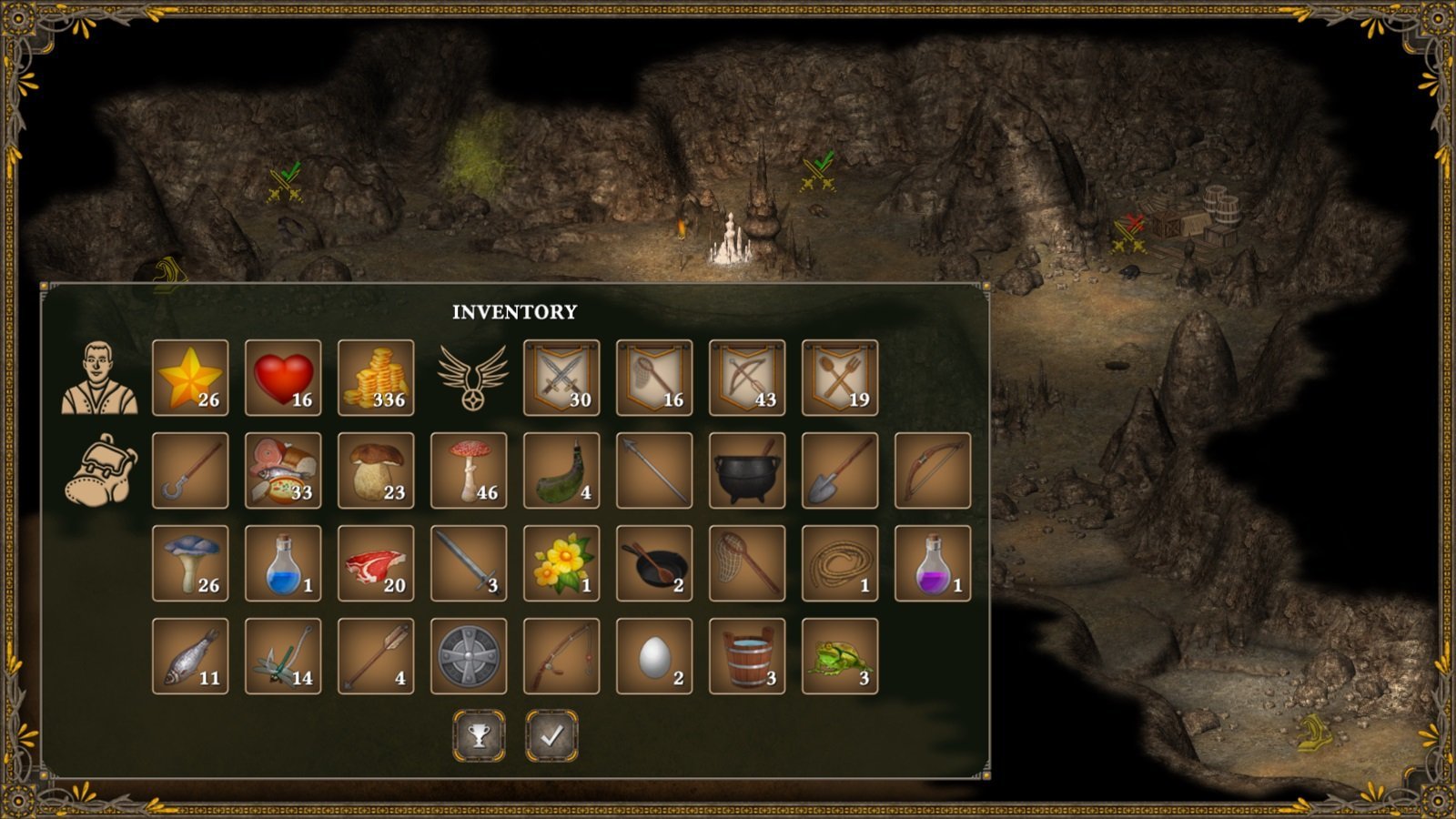Screen dimensions: 1456x819
Task: Choose the frying pan item
Action: 654,563
